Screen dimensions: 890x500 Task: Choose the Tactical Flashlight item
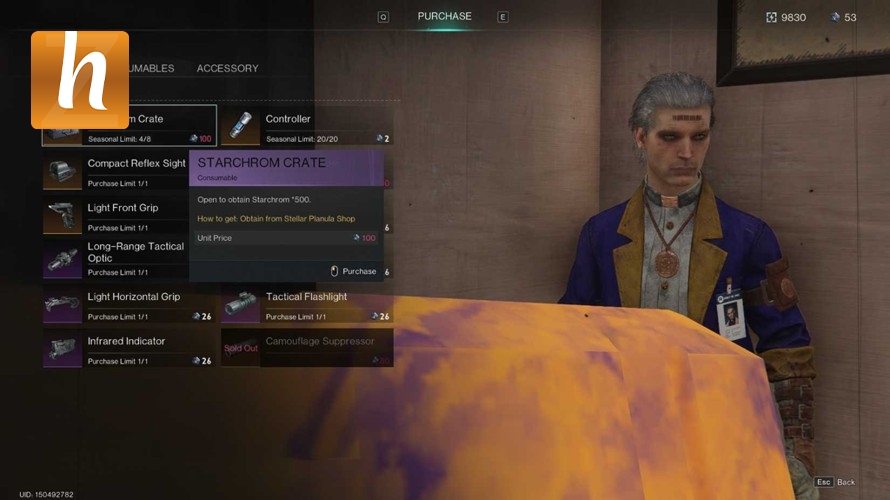point(306,304)
